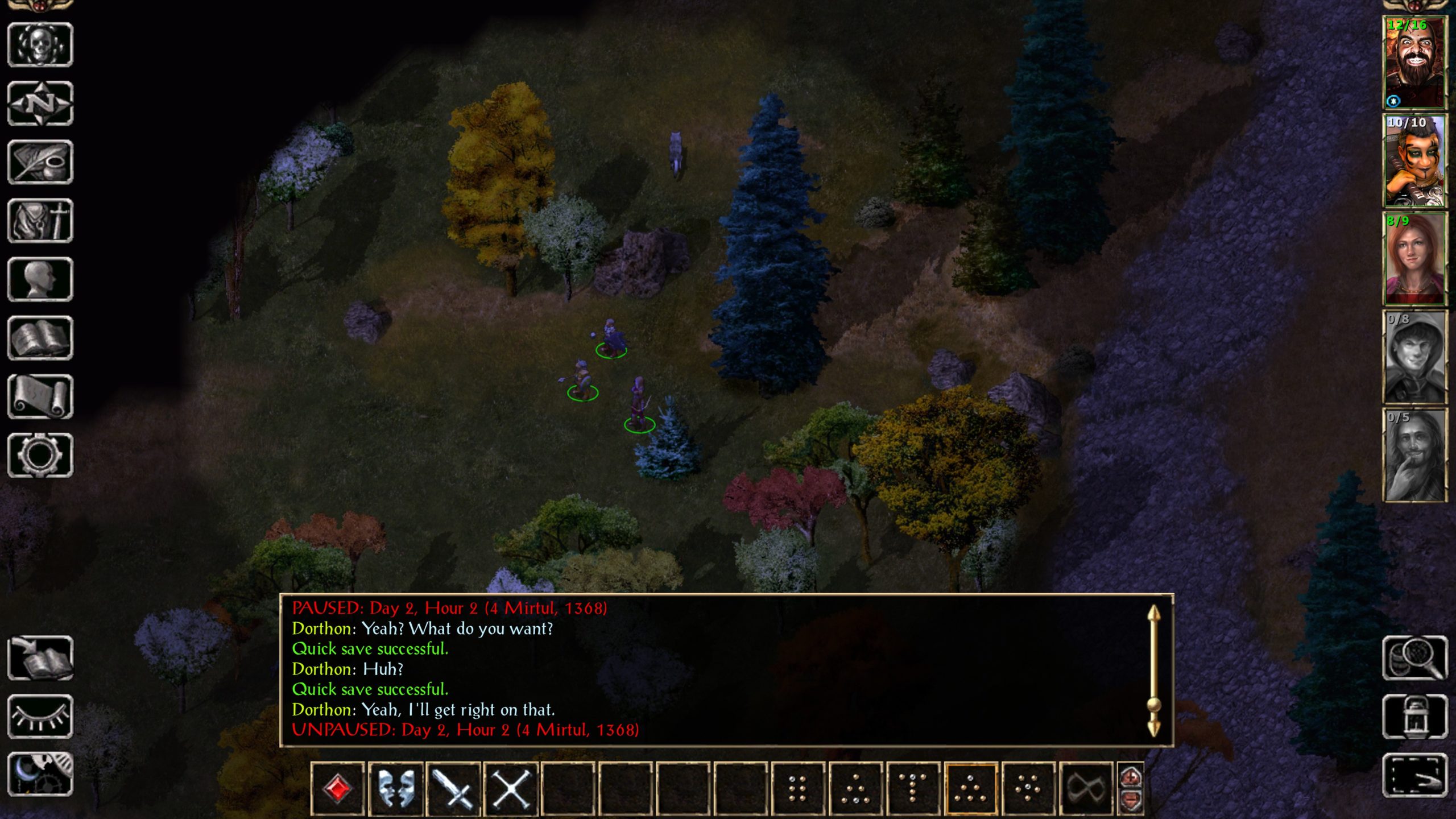Screen dimensions: 1456x819
Task: Toggle object highlighting with the magnifier button
Action: click(1415, 658)
